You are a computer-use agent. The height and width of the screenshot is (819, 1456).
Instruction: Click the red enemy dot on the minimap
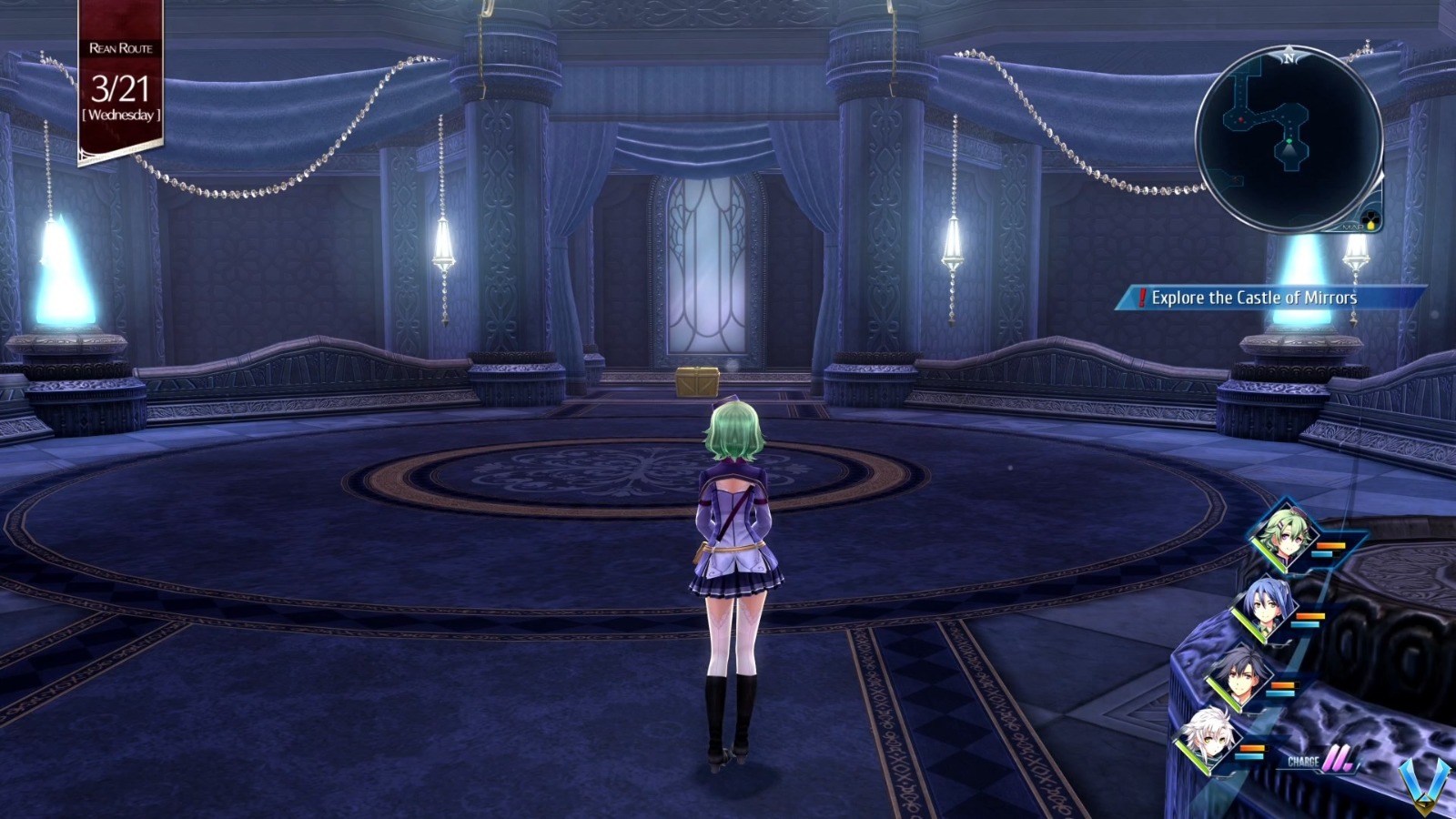[1242, 119]
